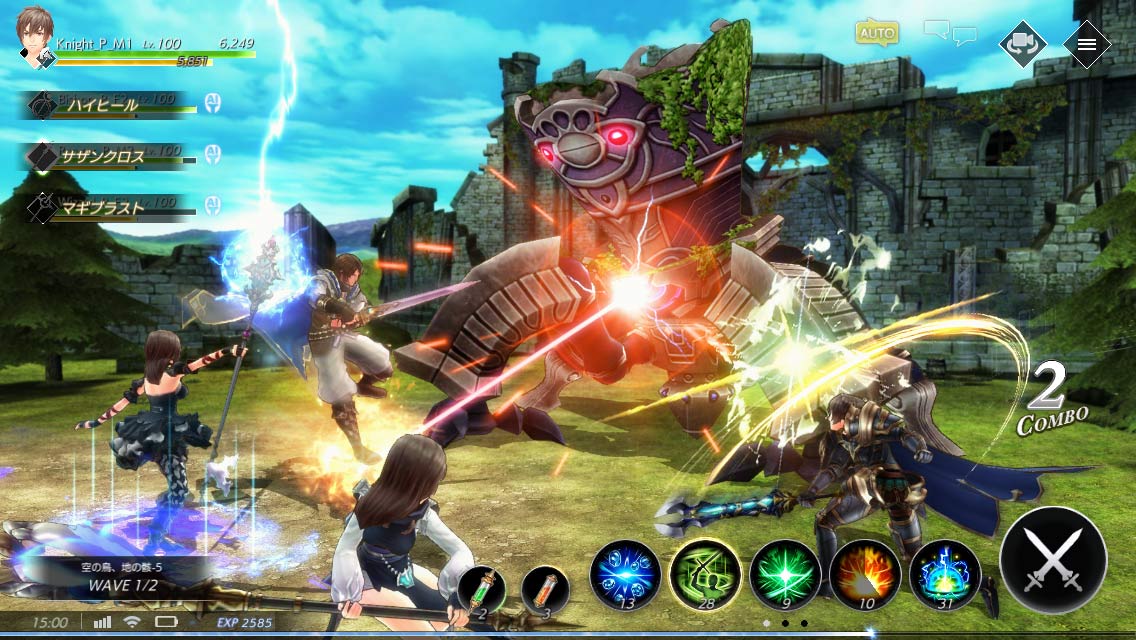Trigger the orange fire skill

click(x=865, y=575)
